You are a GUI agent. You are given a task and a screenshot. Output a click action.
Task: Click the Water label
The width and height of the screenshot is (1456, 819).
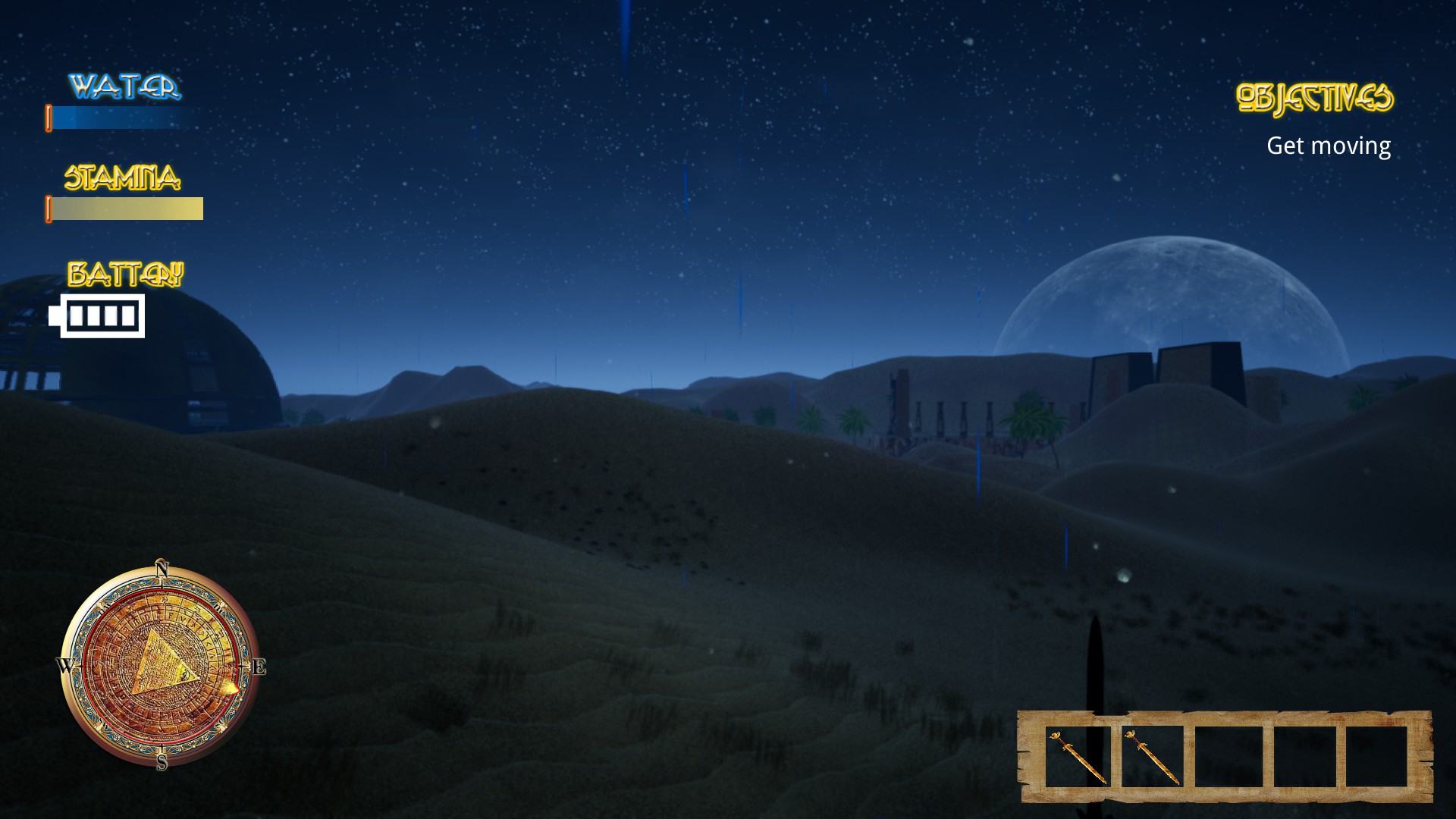(x=125, y=85)
